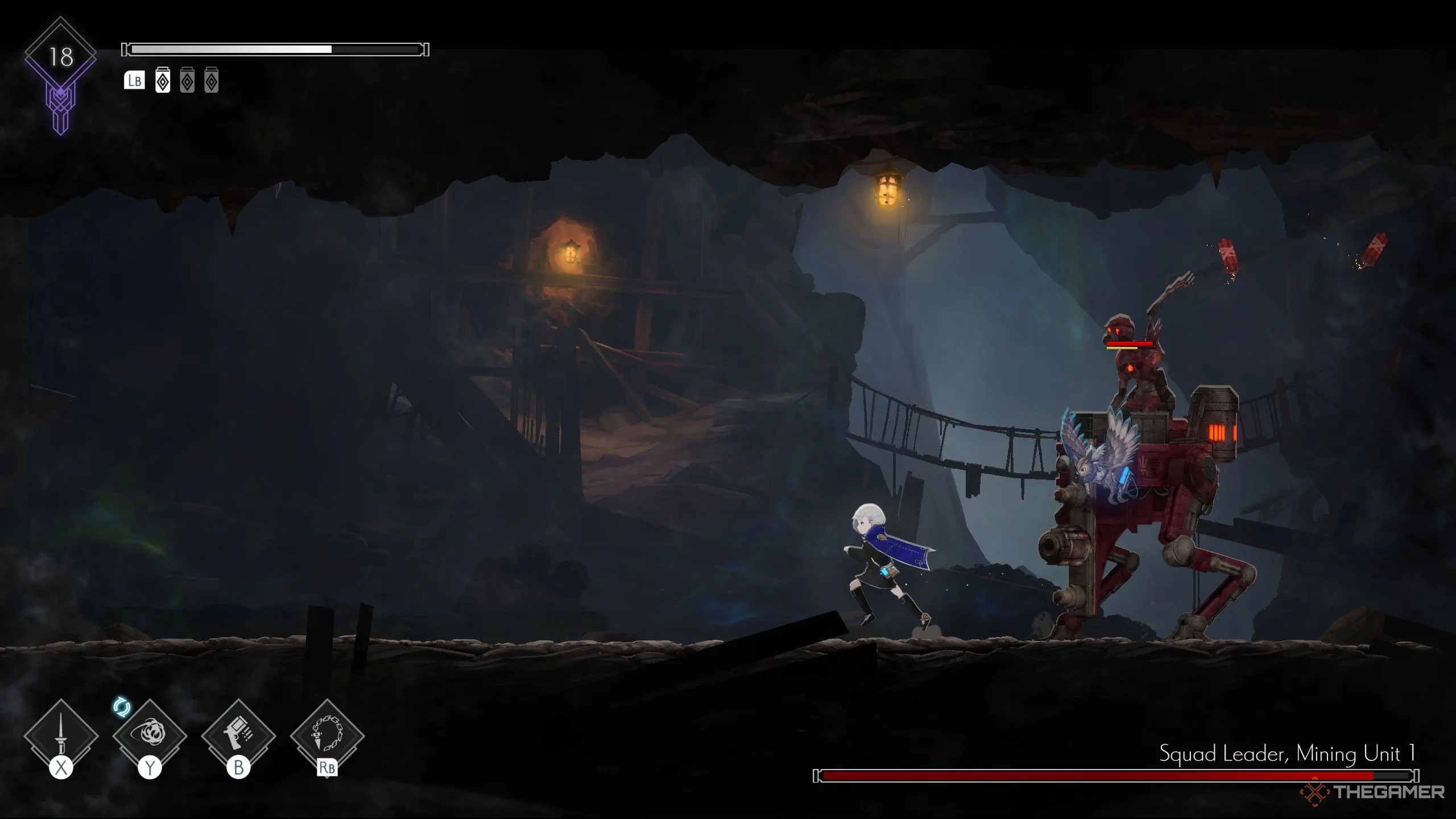Use the swirling vortex skill icon
1456x819 pixels.
point(150,735)
